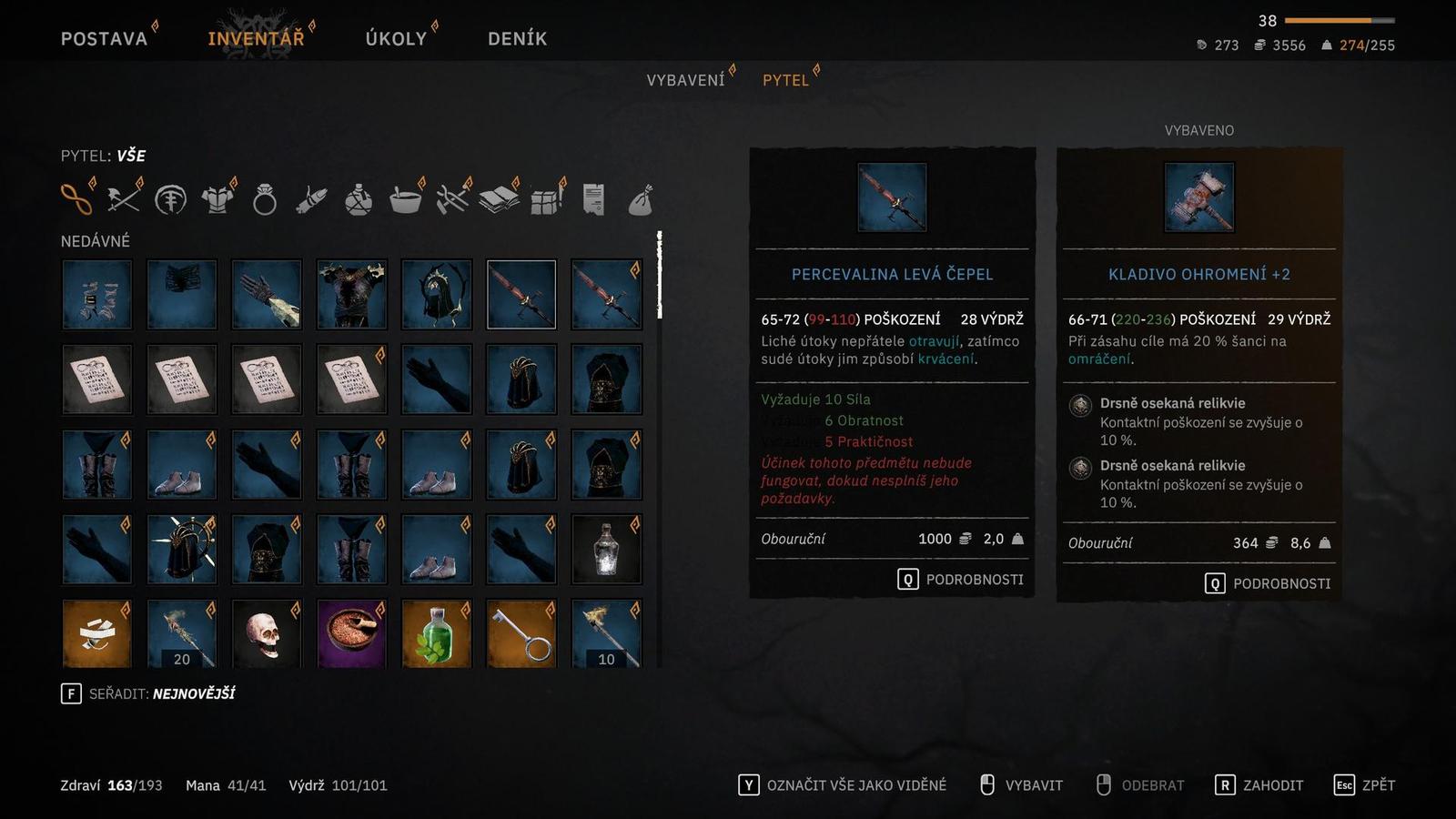Open the Deník tab
1456x819 pixels.
pos(517,38)
